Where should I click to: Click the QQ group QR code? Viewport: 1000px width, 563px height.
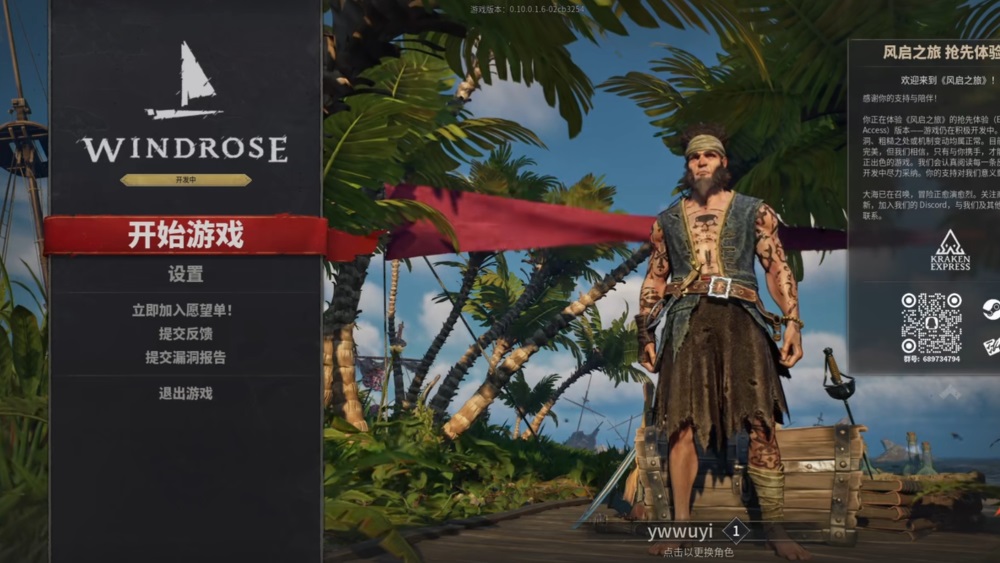931,322
